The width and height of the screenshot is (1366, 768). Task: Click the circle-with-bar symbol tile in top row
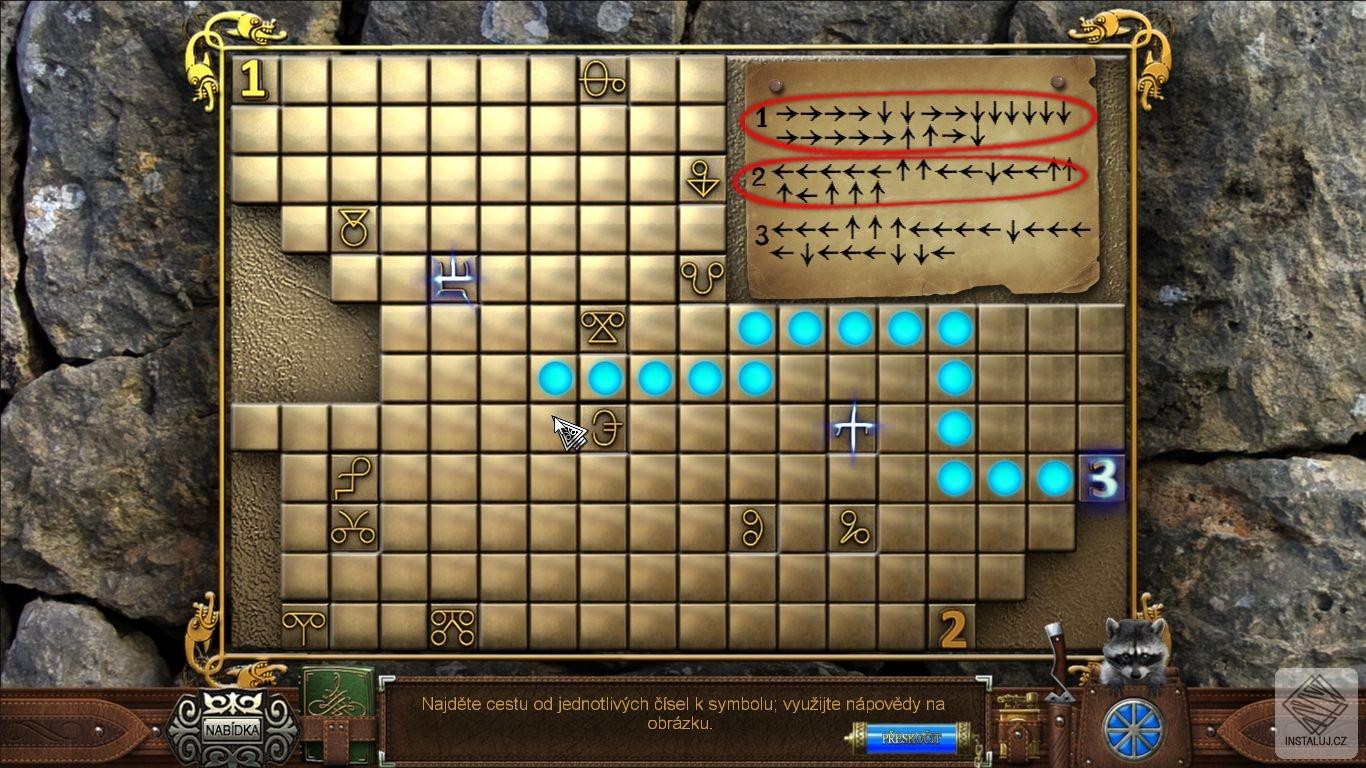603,80
